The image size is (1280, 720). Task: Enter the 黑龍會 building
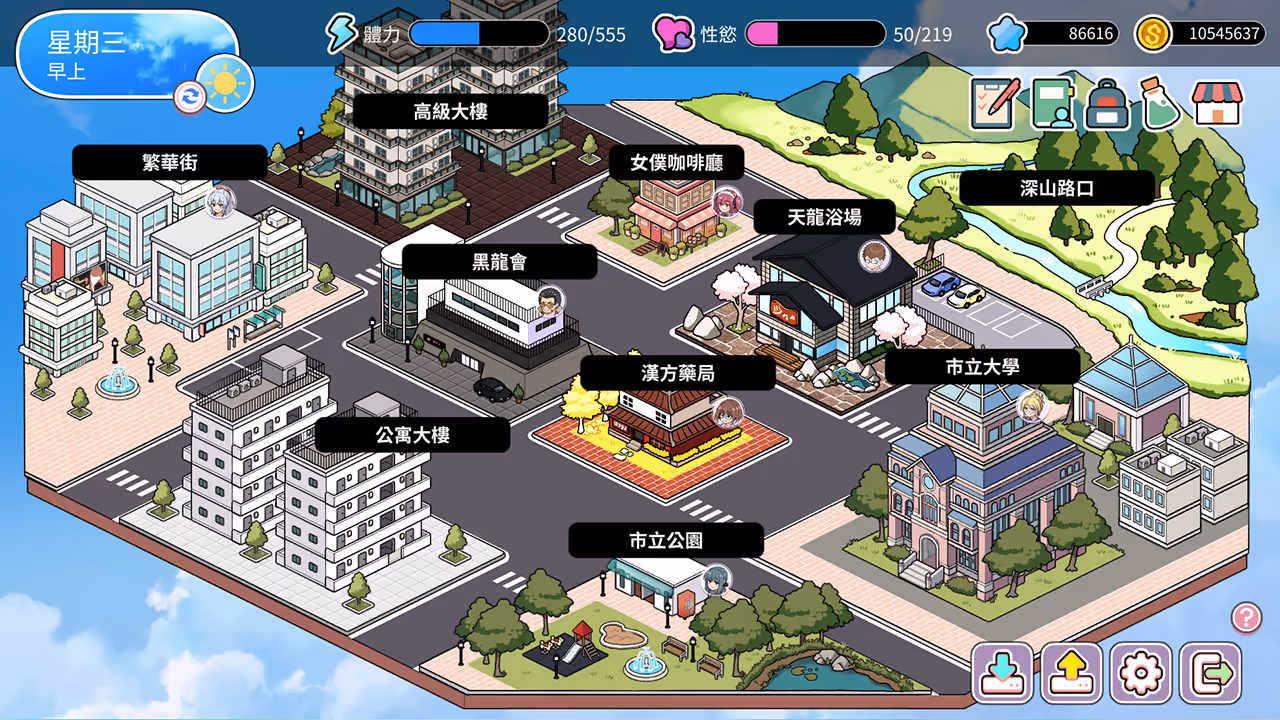pyautogui.click(x=500, y=262)
